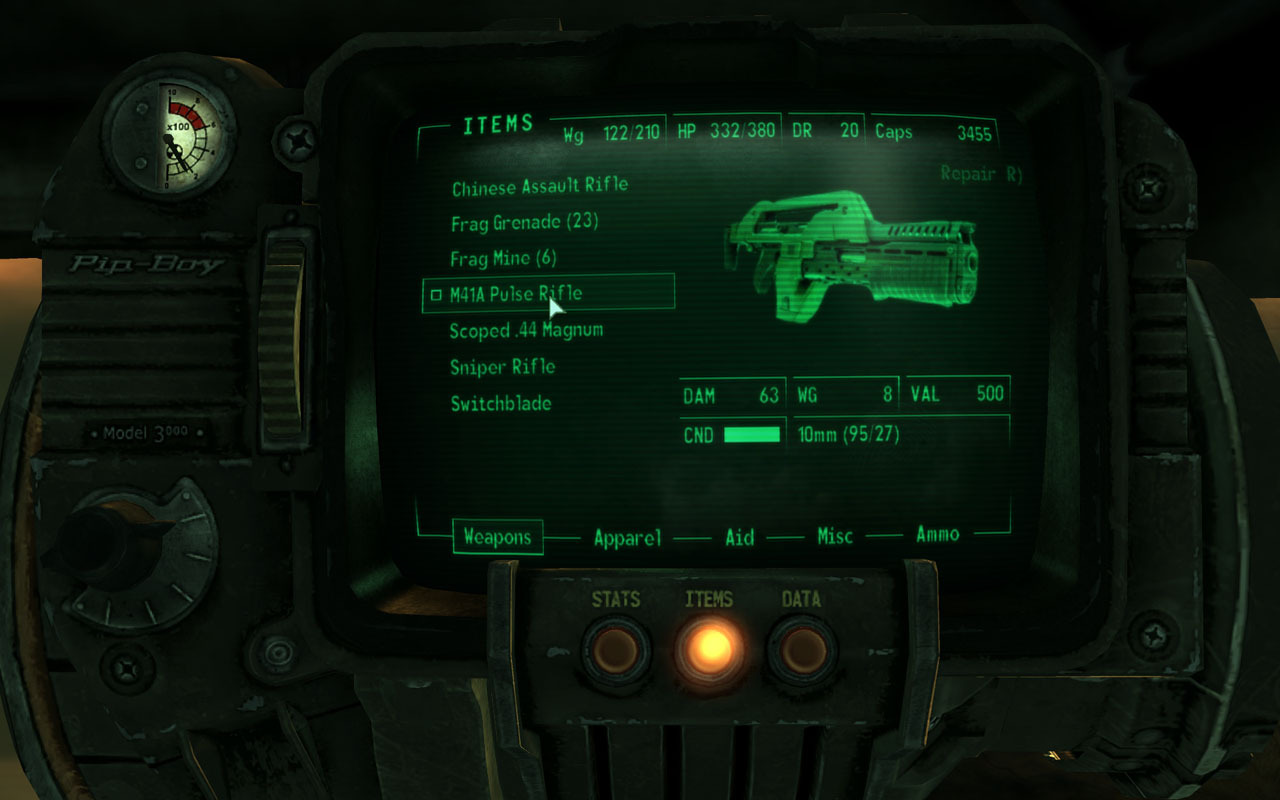
Task: Switch to the Ammo tab
Action: pyautogui.click(x=937, y=535)
